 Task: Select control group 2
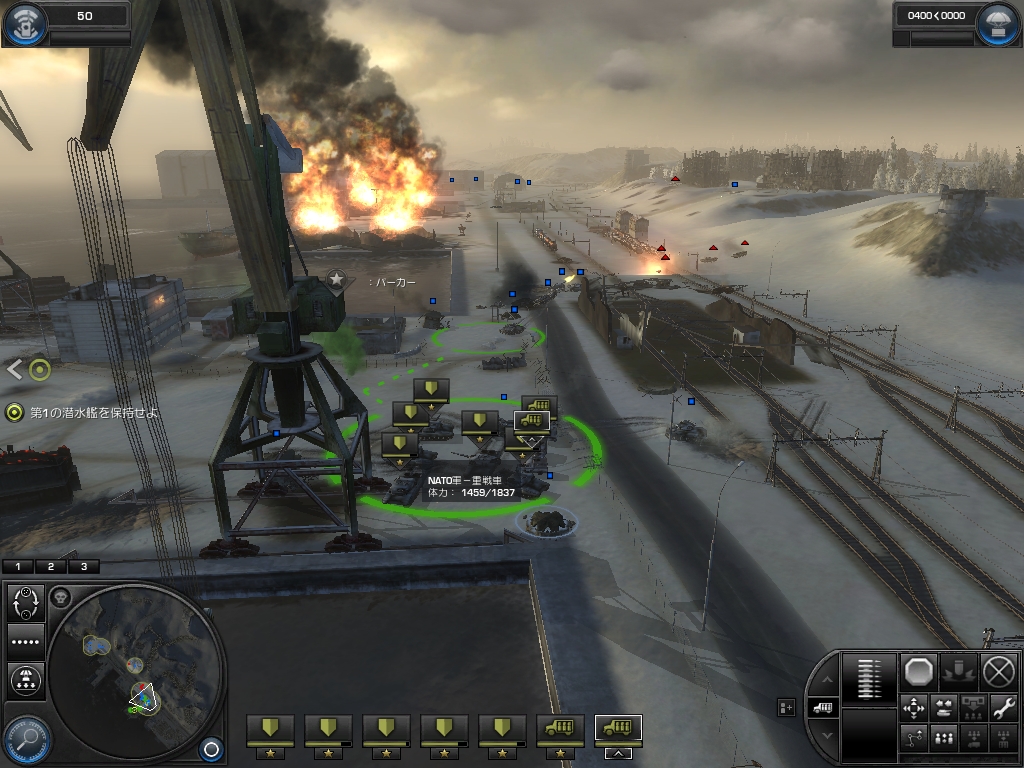51,566
